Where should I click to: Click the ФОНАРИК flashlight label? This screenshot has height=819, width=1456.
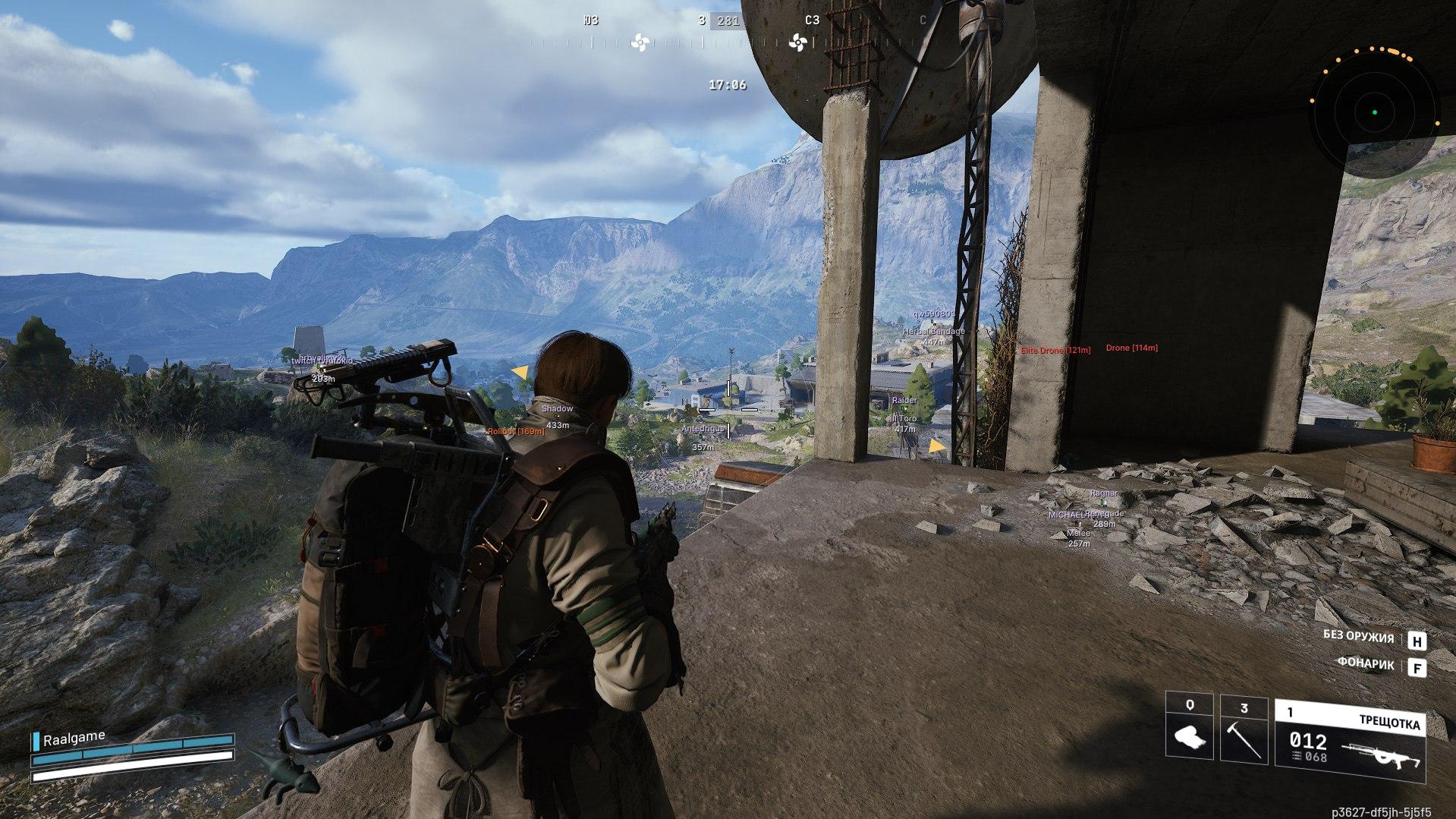[1366, 664]
